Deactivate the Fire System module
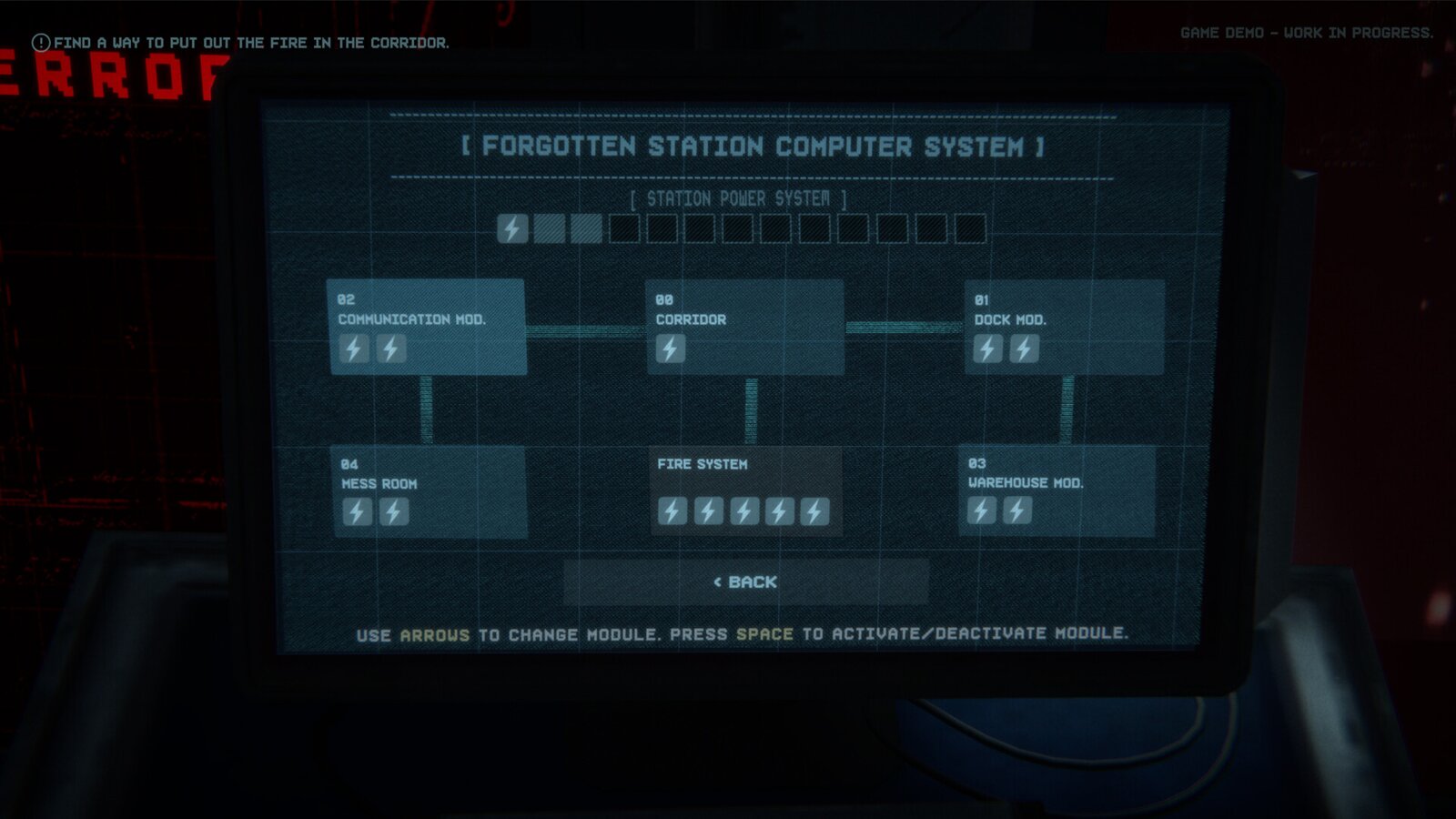 point(746,491)
